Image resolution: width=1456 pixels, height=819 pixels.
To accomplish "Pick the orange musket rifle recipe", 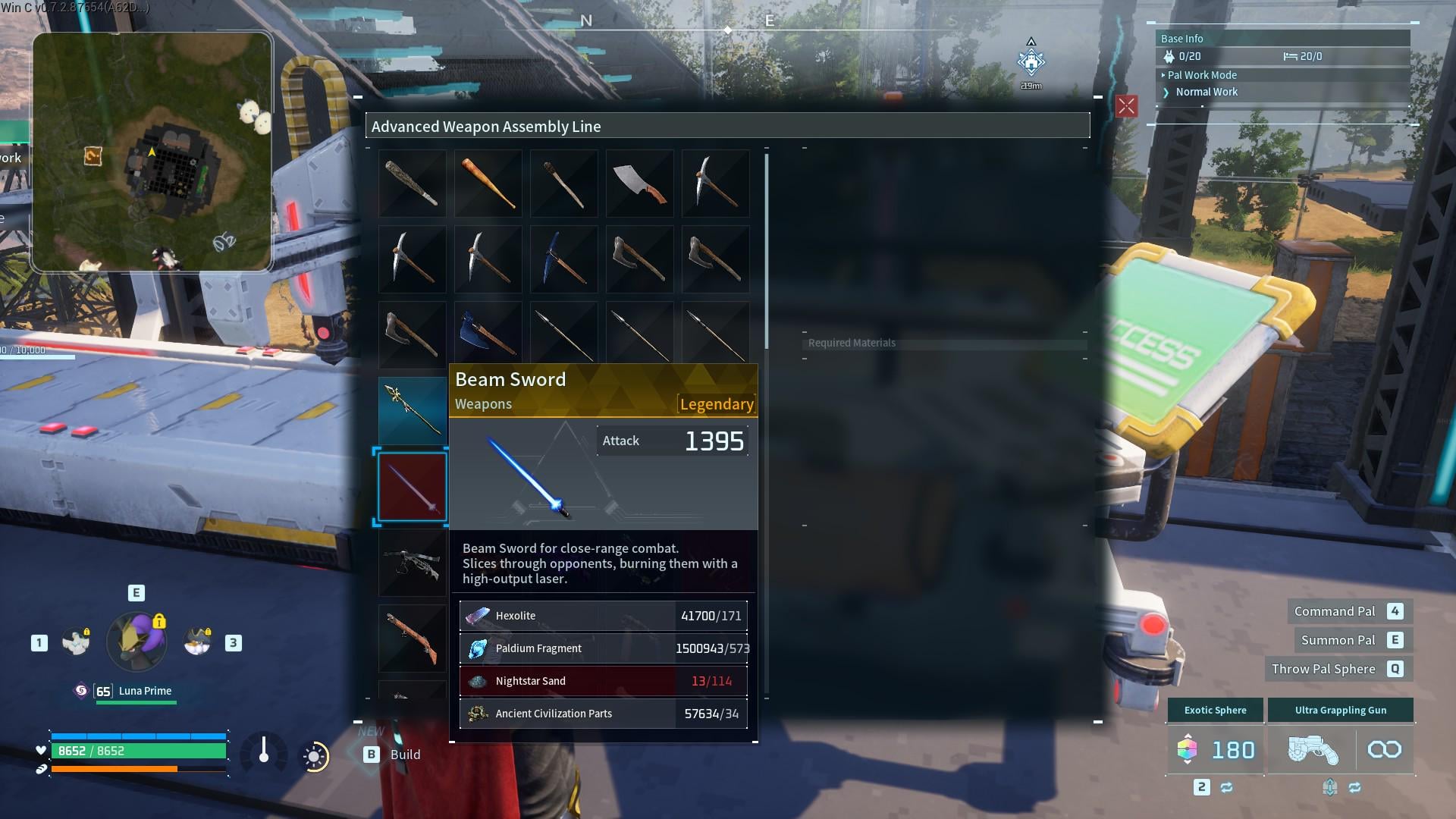I will point(412,639).
